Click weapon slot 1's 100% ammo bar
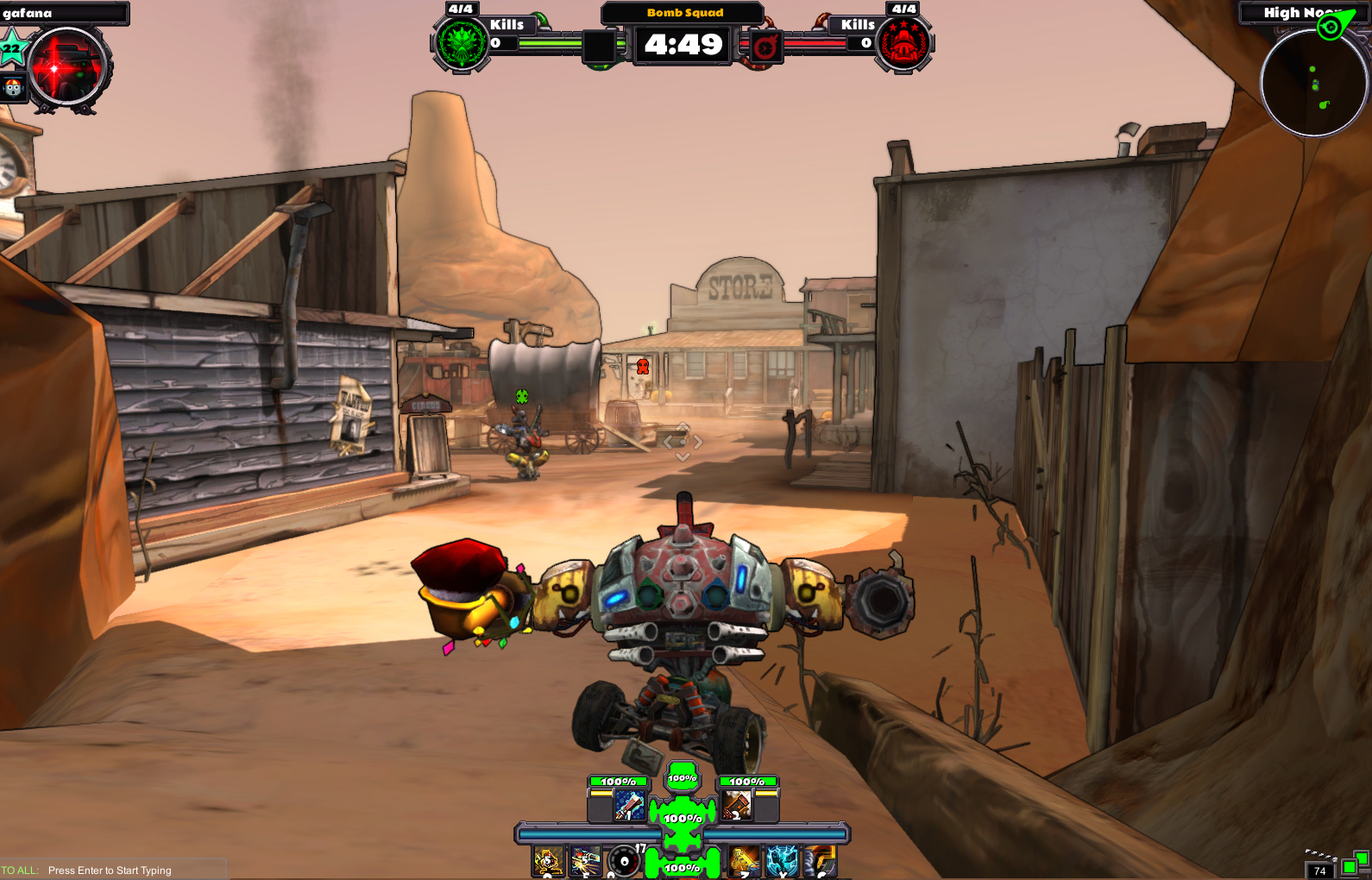 tap(619, 781)
